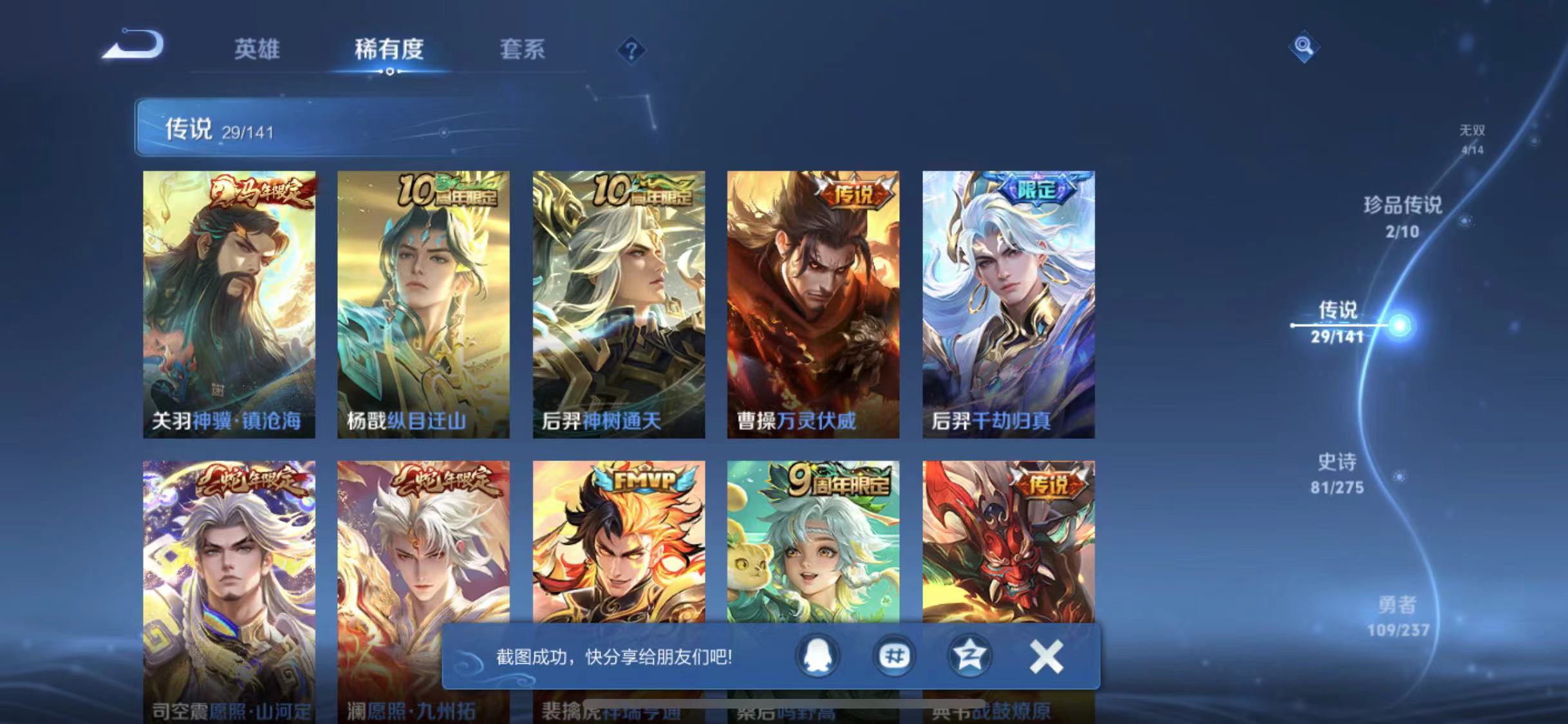The height and width of the screenshot is (724, 1568).
Task: Dismiss the share bar with the X icon
Action: (x=1046, y=658)
